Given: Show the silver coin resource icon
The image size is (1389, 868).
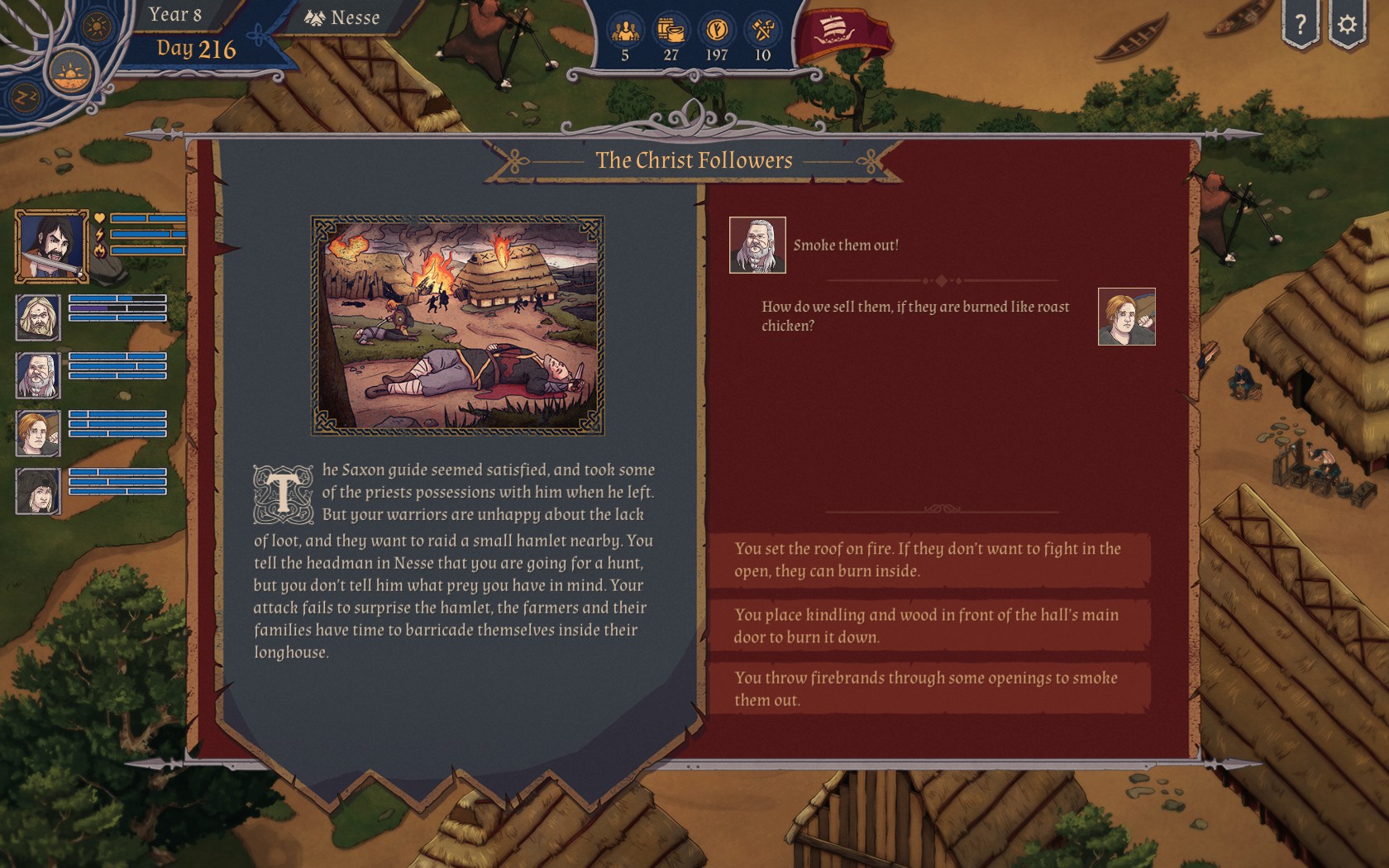Looking at the screenshot, I should click(x=716, y=31).
